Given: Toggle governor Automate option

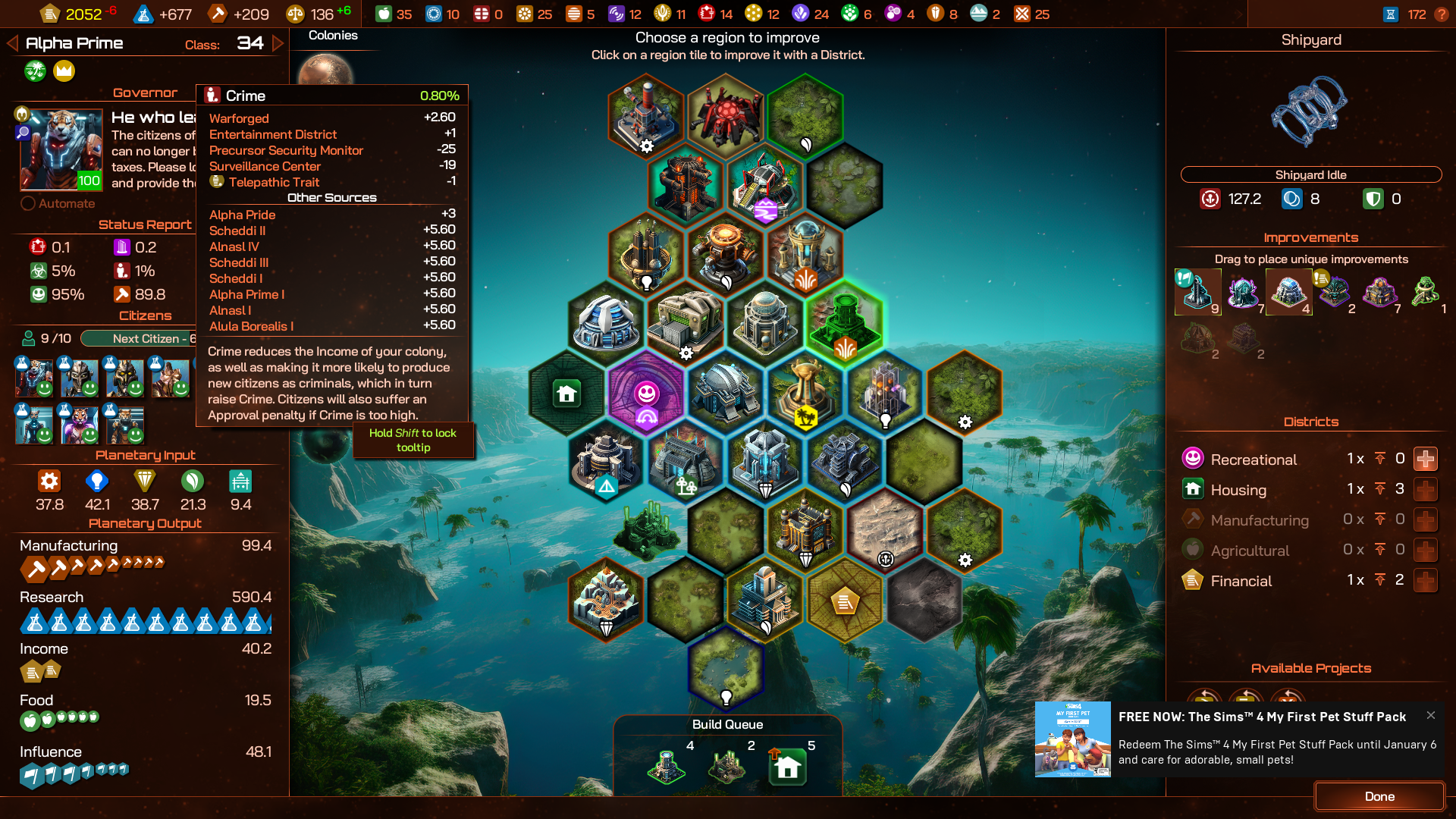Looking at the screenshot, I should click(28, 203).
